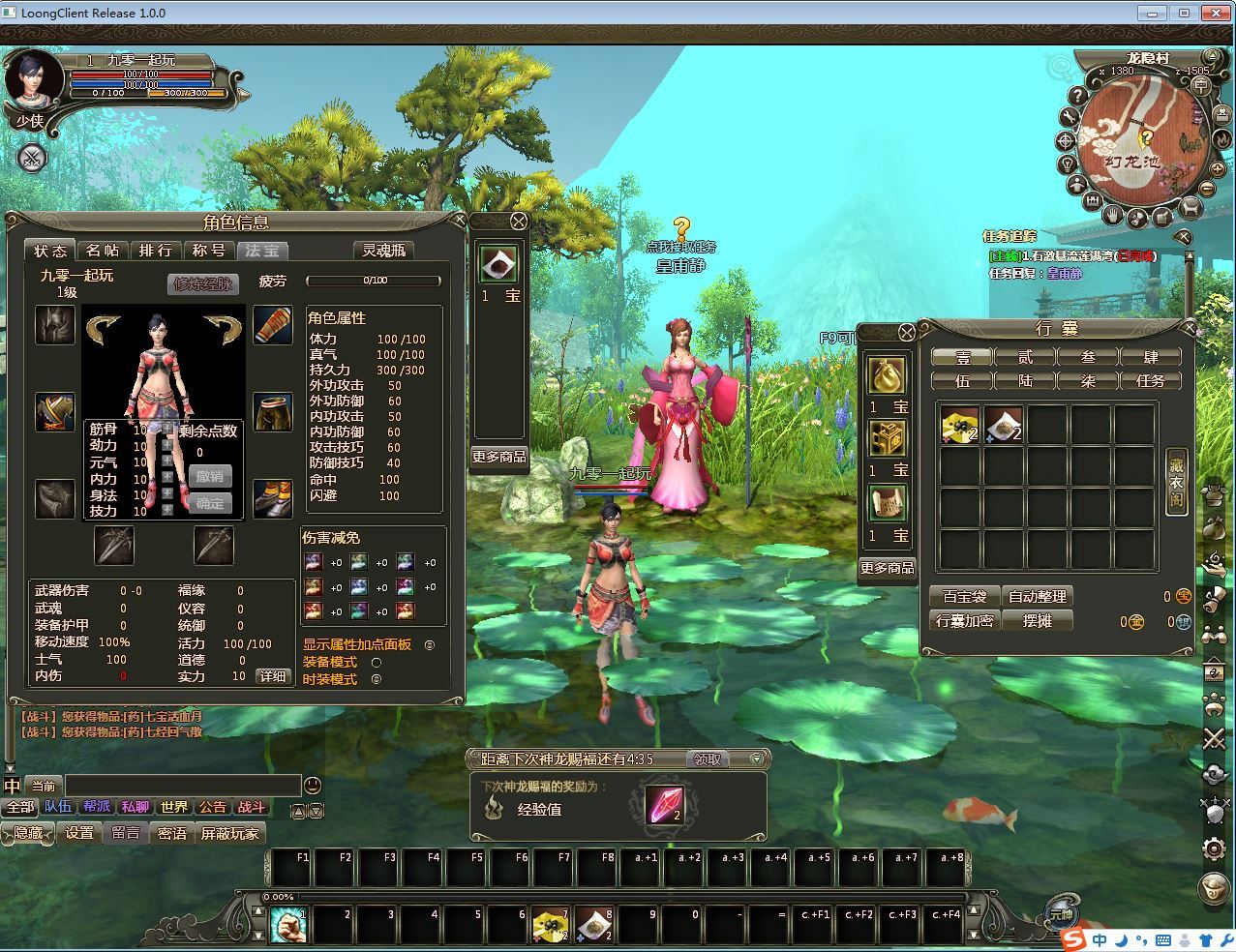
Task: Open the 排行 ranking tab
Action: [x=155, y=251]
